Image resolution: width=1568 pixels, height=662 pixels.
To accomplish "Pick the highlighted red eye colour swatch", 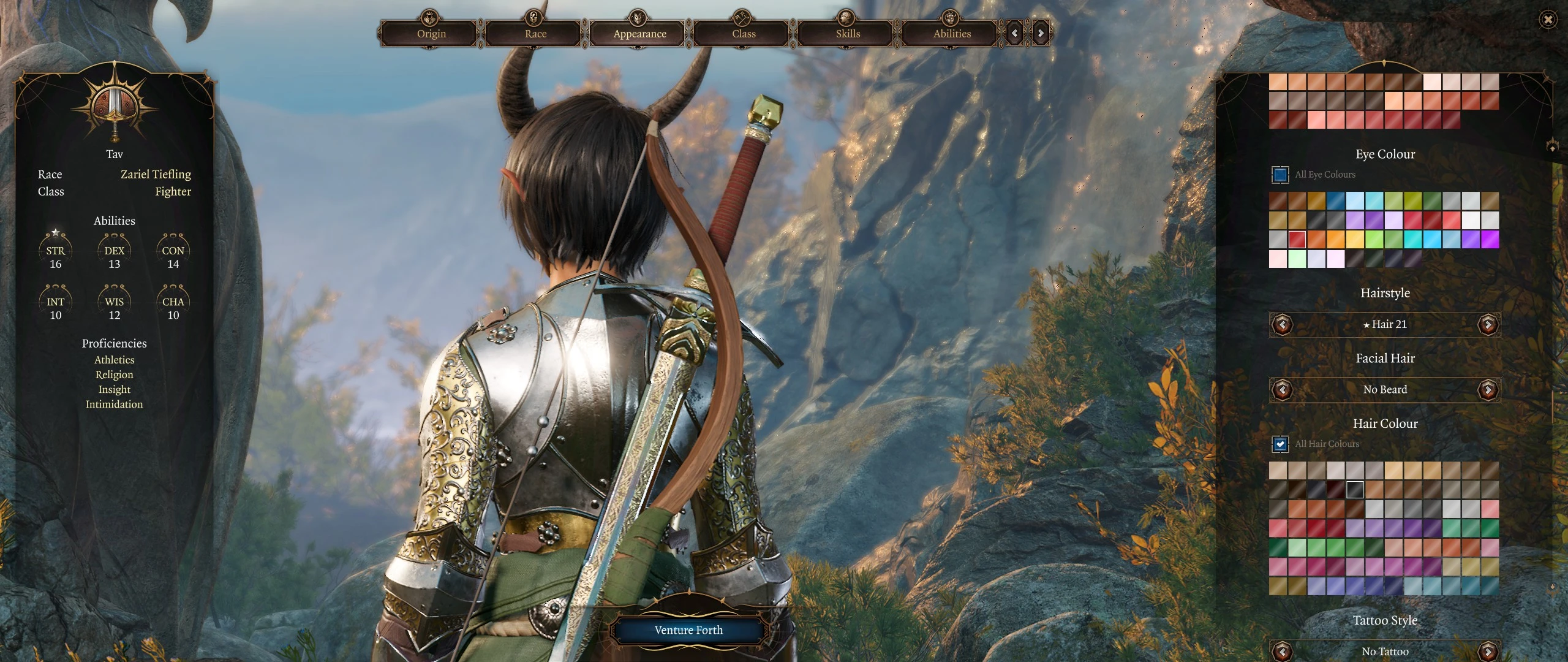I will [1297, 239].
